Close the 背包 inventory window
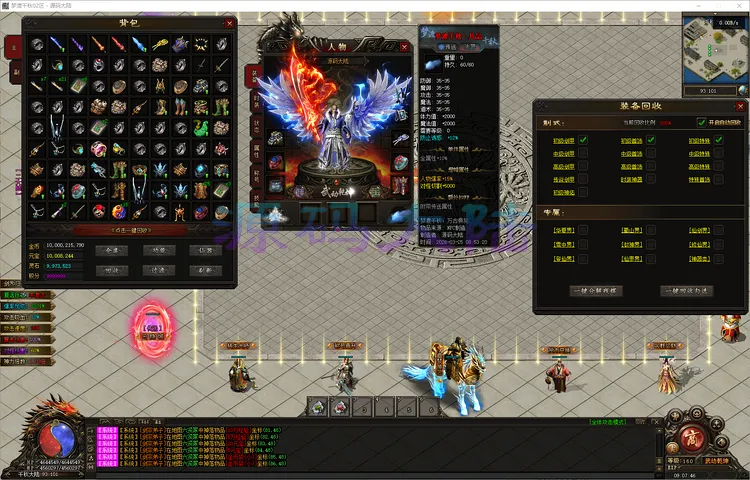The width and height of the screenshot is (750, 480). [229, 23]
